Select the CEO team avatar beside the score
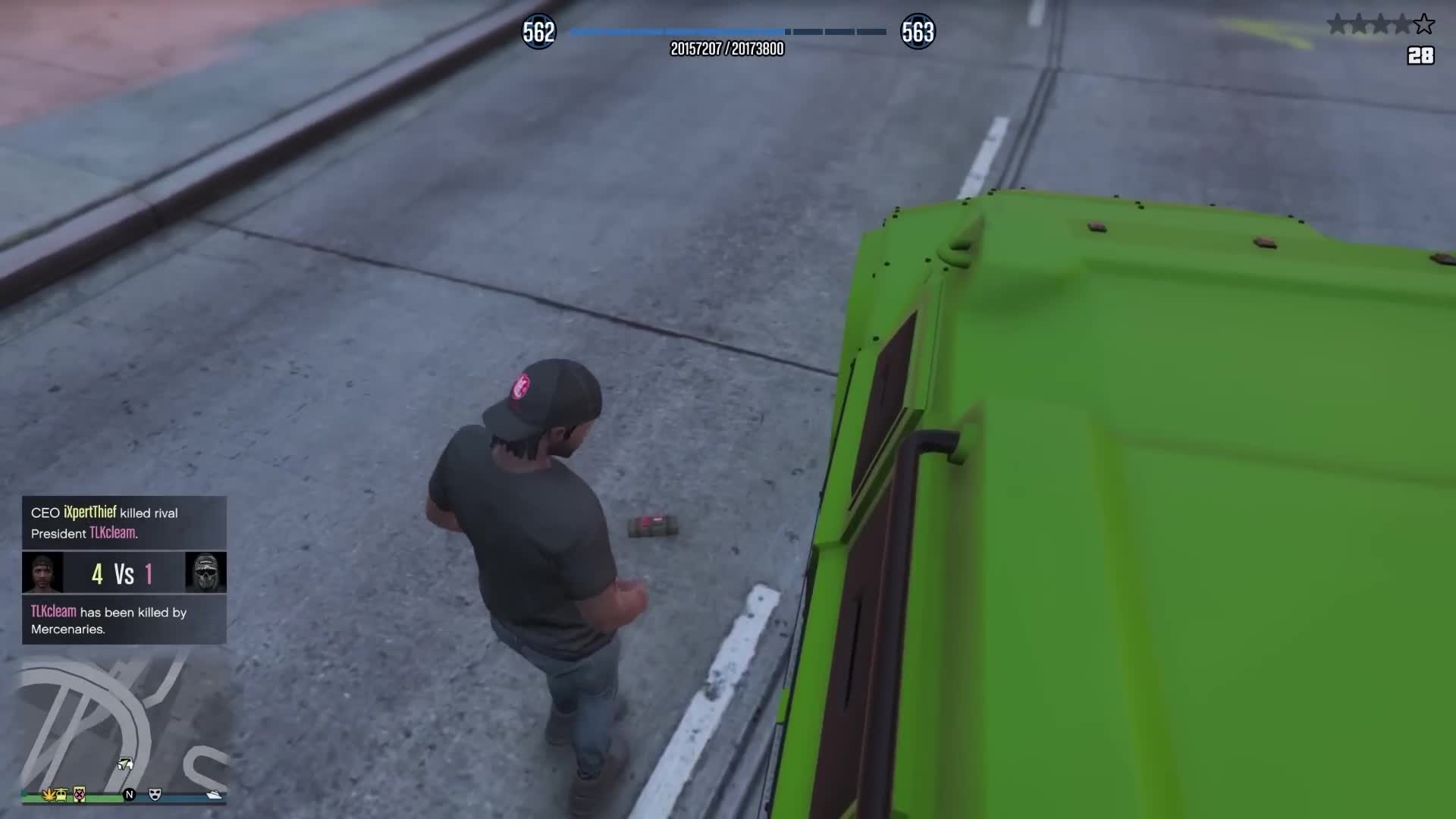 (44, 573)
